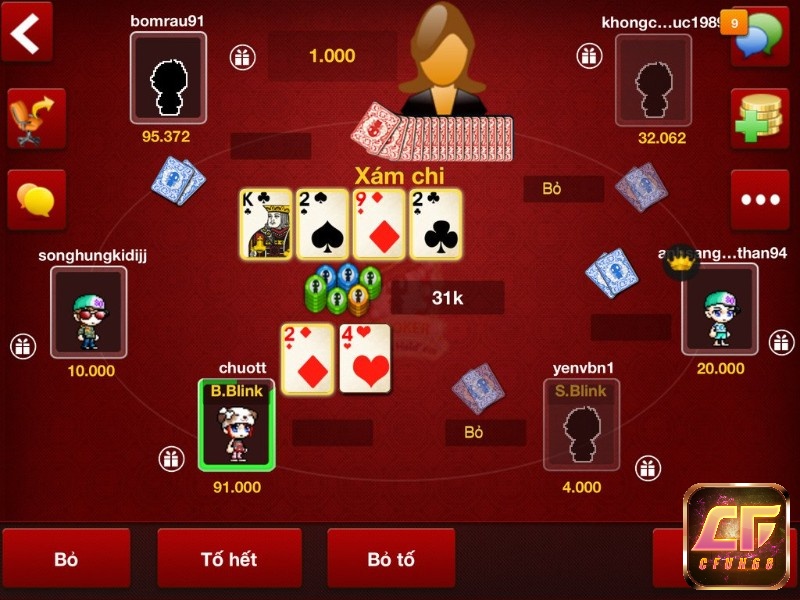The image size is (800, 600).
Task: Send a gift to songhungkidijj
Action: click(23, 346)
